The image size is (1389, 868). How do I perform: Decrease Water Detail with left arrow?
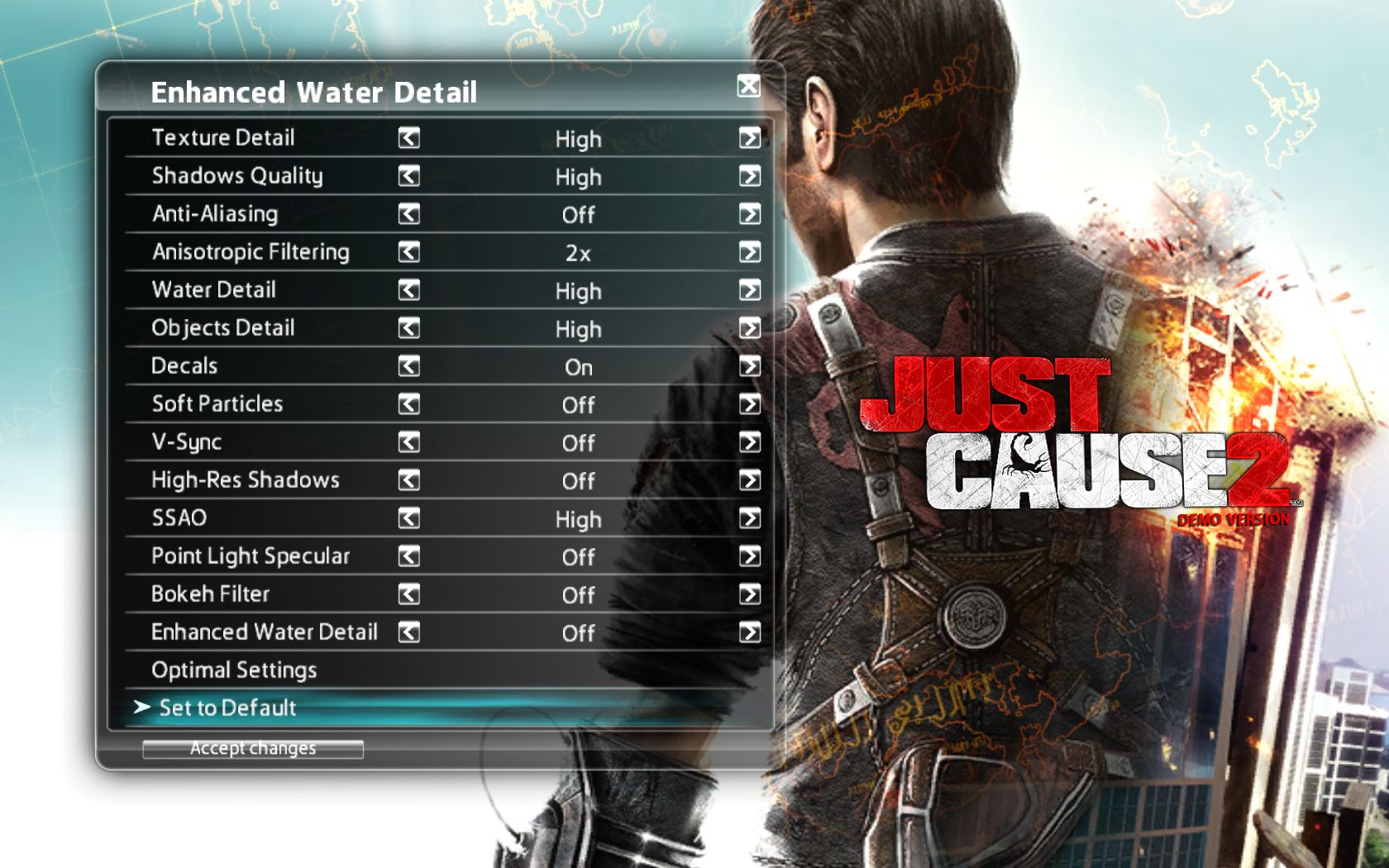[x=409, y=290]
